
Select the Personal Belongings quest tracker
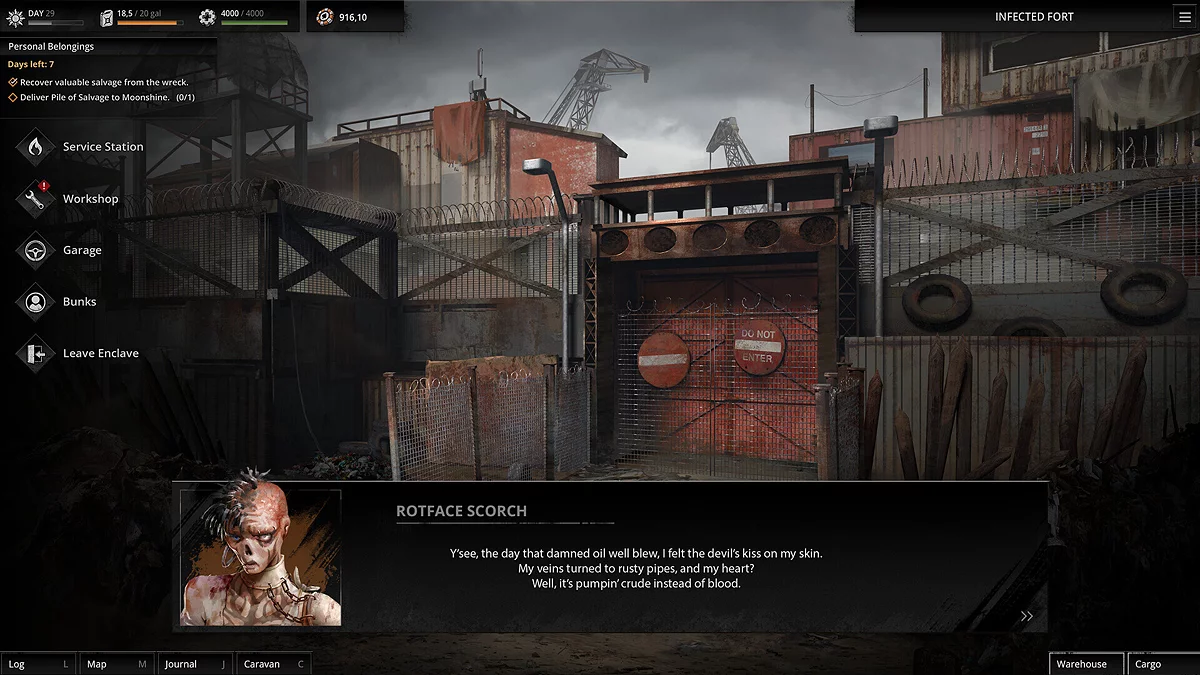(51, 46)
